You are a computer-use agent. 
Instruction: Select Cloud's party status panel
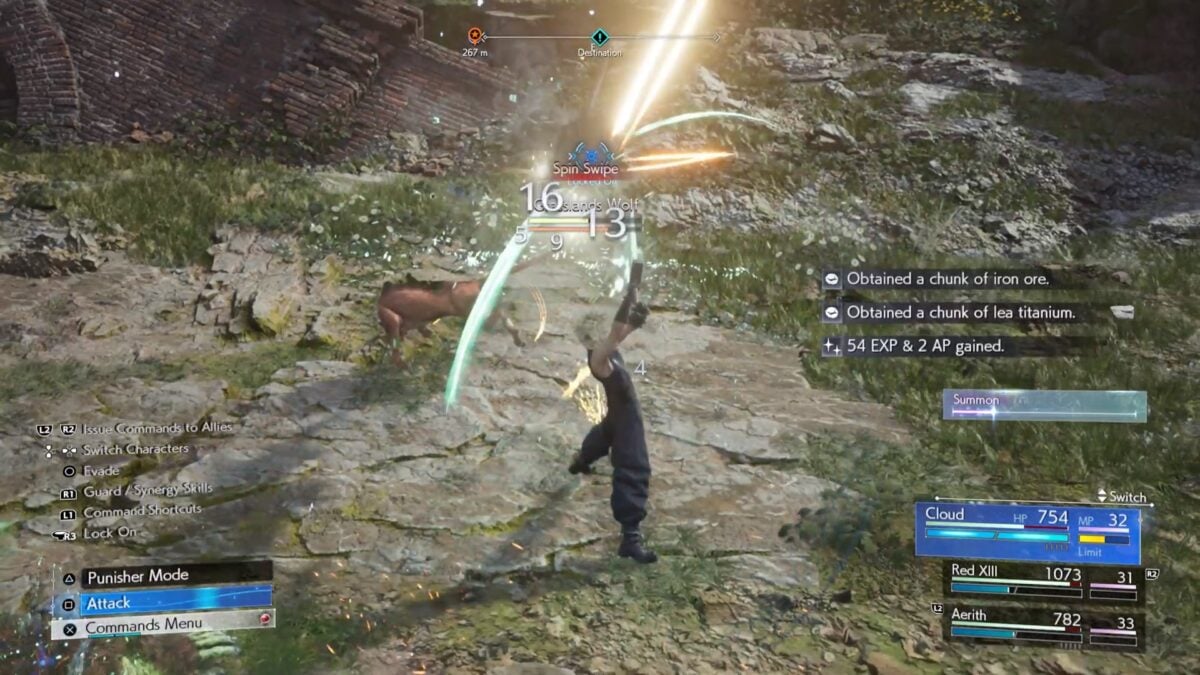point(1027,530)
